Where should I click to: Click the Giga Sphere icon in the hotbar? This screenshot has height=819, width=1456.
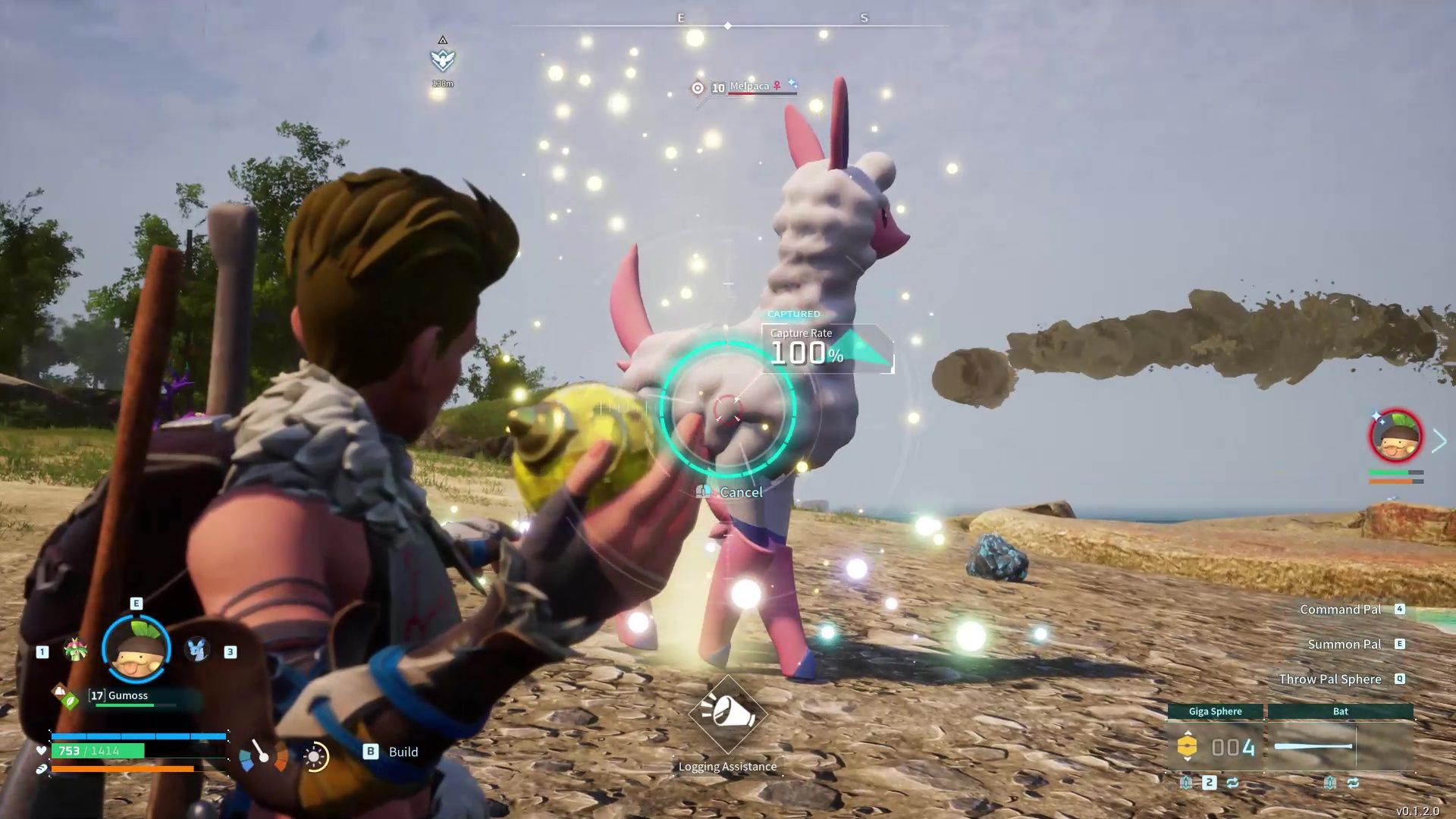pyautogui.click(x=1188, y=745)
